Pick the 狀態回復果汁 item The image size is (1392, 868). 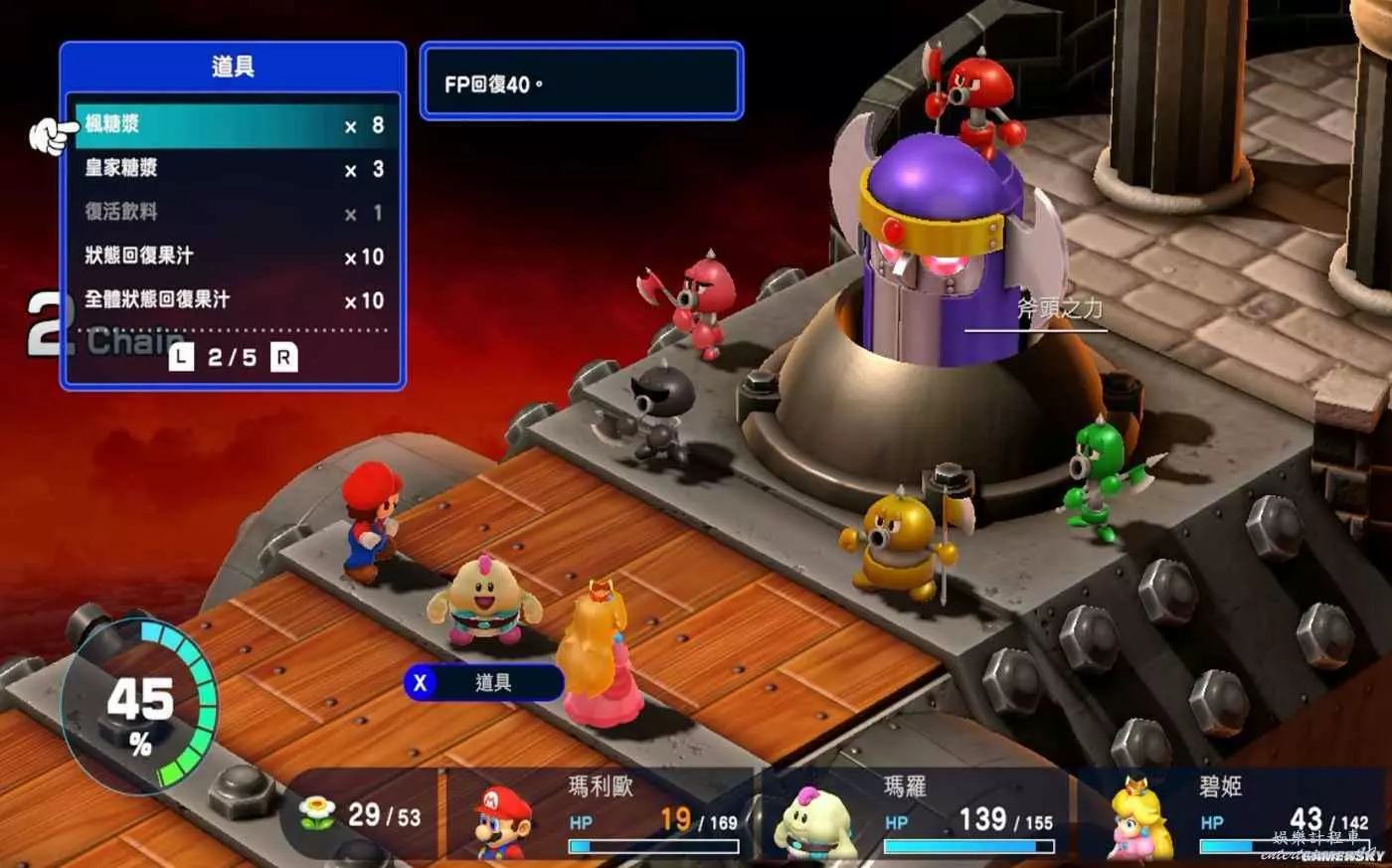234,257
